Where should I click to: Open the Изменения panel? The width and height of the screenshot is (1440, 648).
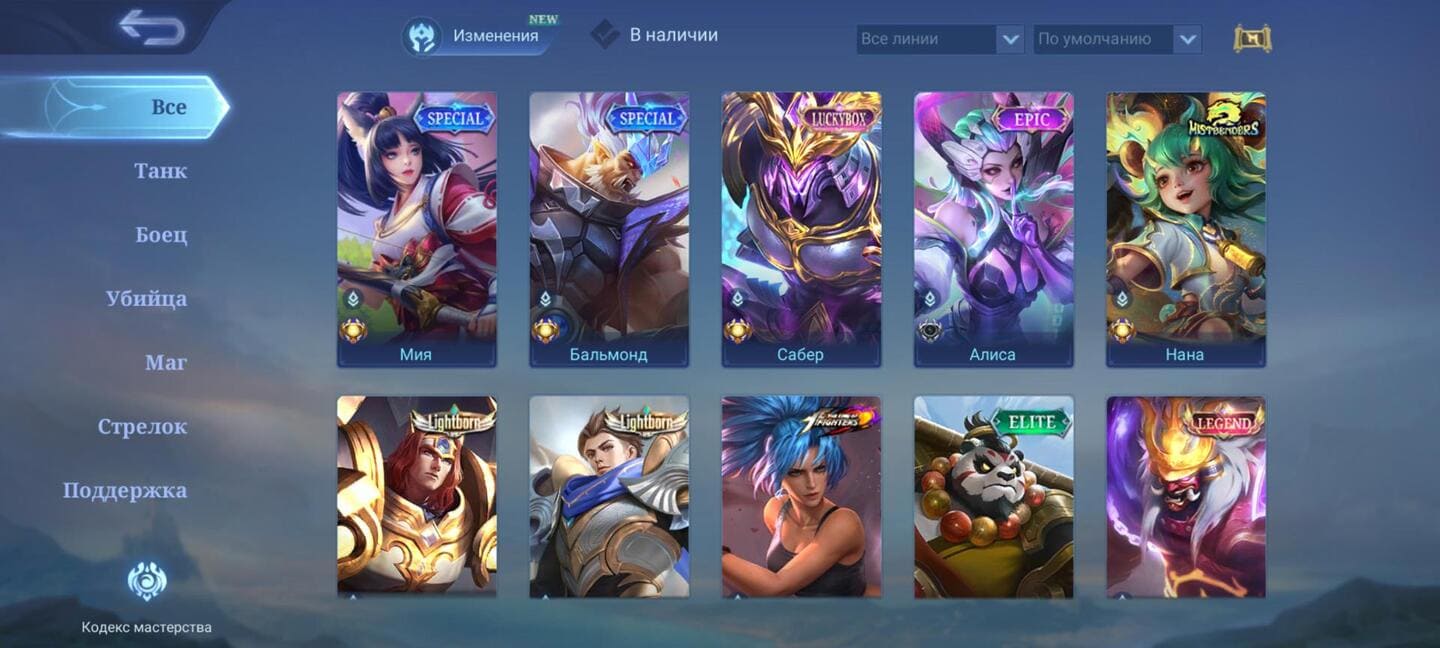coord(481,36)
